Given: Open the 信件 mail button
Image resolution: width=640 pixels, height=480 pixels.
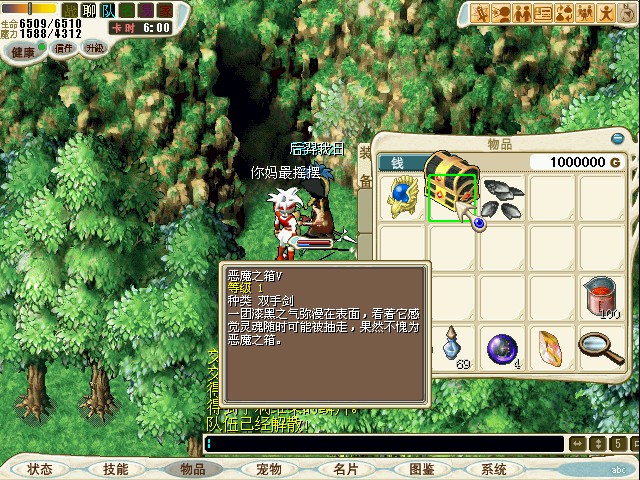Looking at the screenshot, I should 65,48.
